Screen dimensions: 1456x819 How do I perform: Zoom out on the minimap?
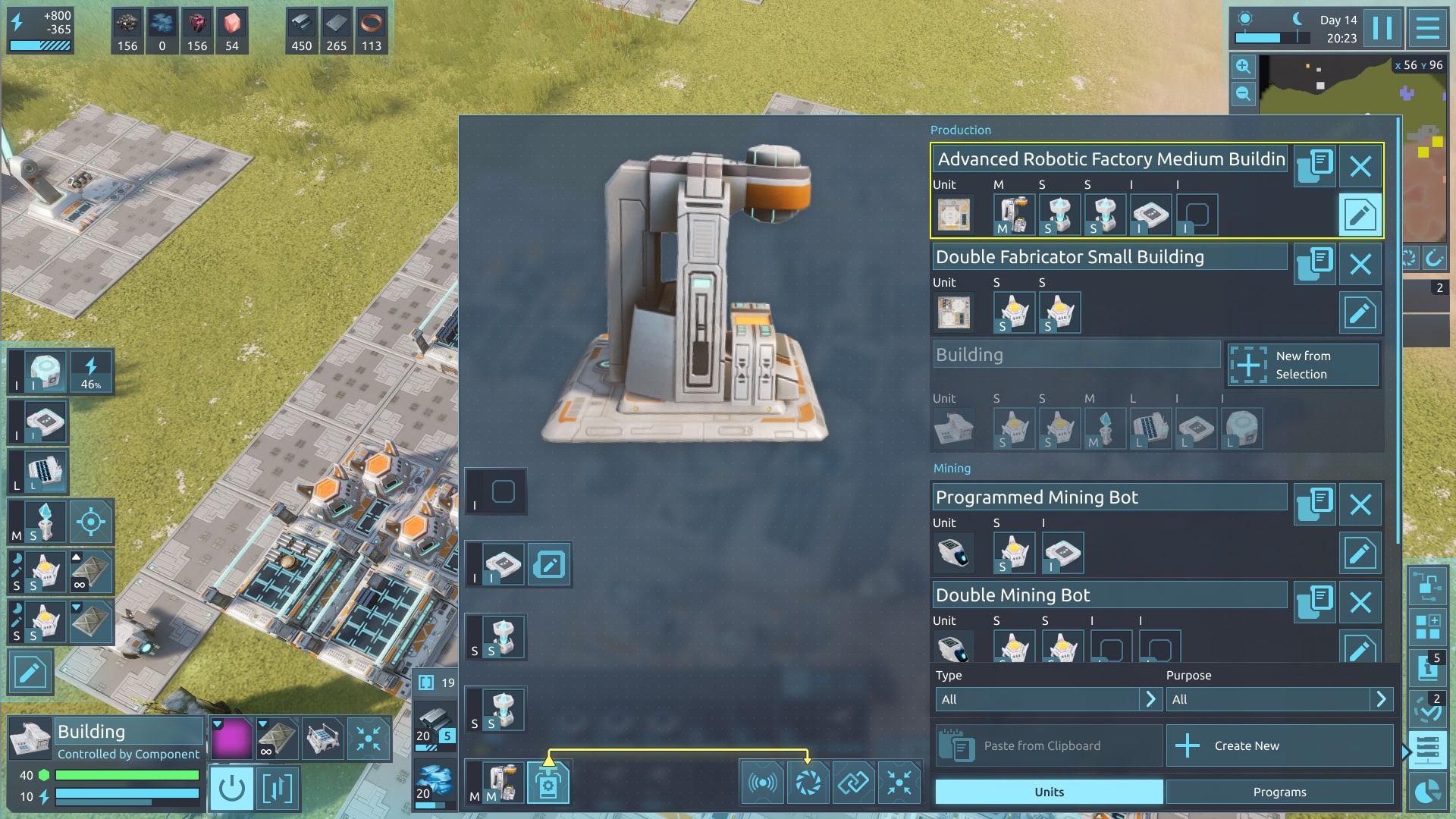click(x=1243, y=94)
